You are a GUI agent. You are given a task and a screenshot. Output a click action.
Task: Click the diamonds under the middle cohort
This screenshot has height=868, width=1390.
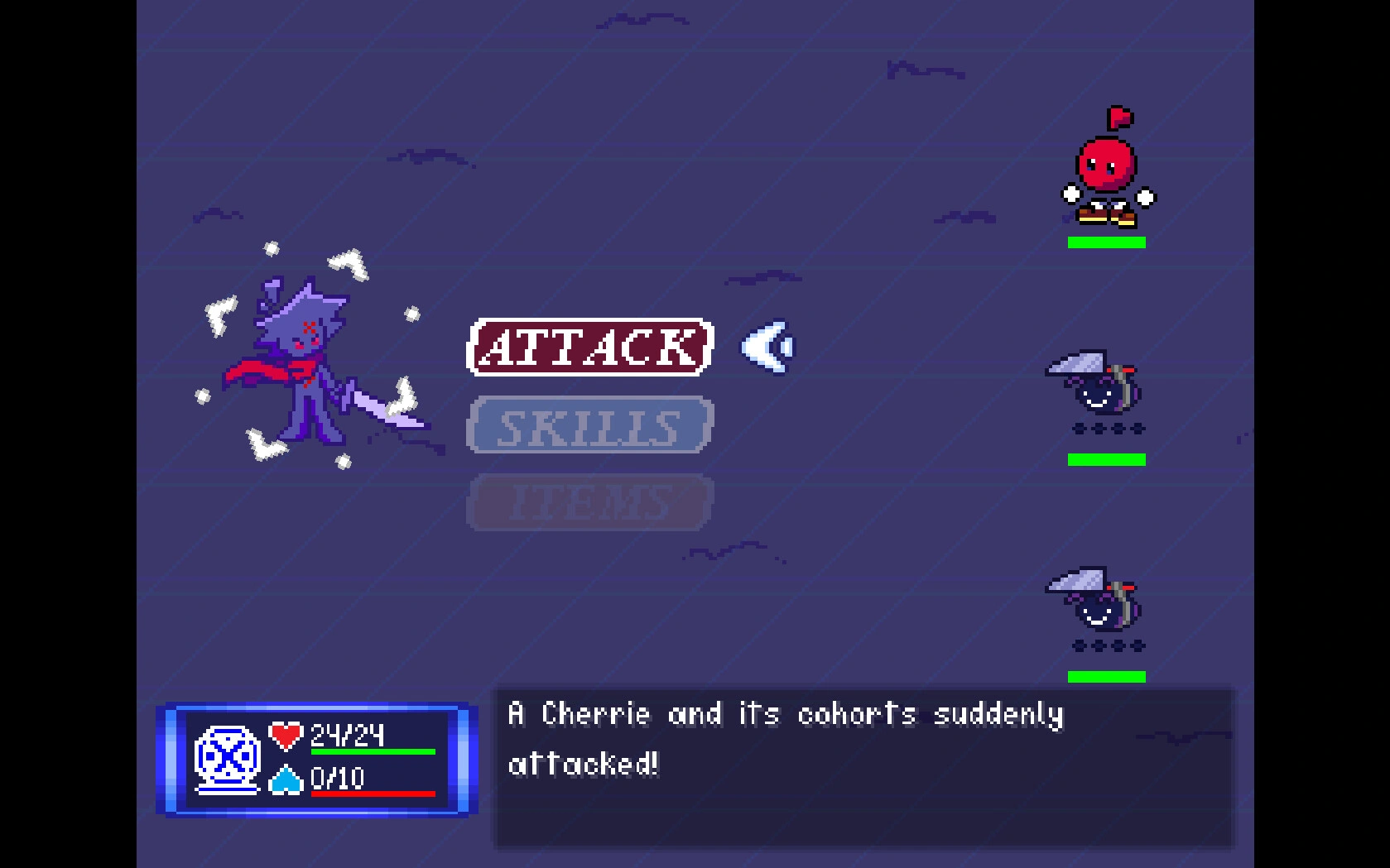[1107, 429]
